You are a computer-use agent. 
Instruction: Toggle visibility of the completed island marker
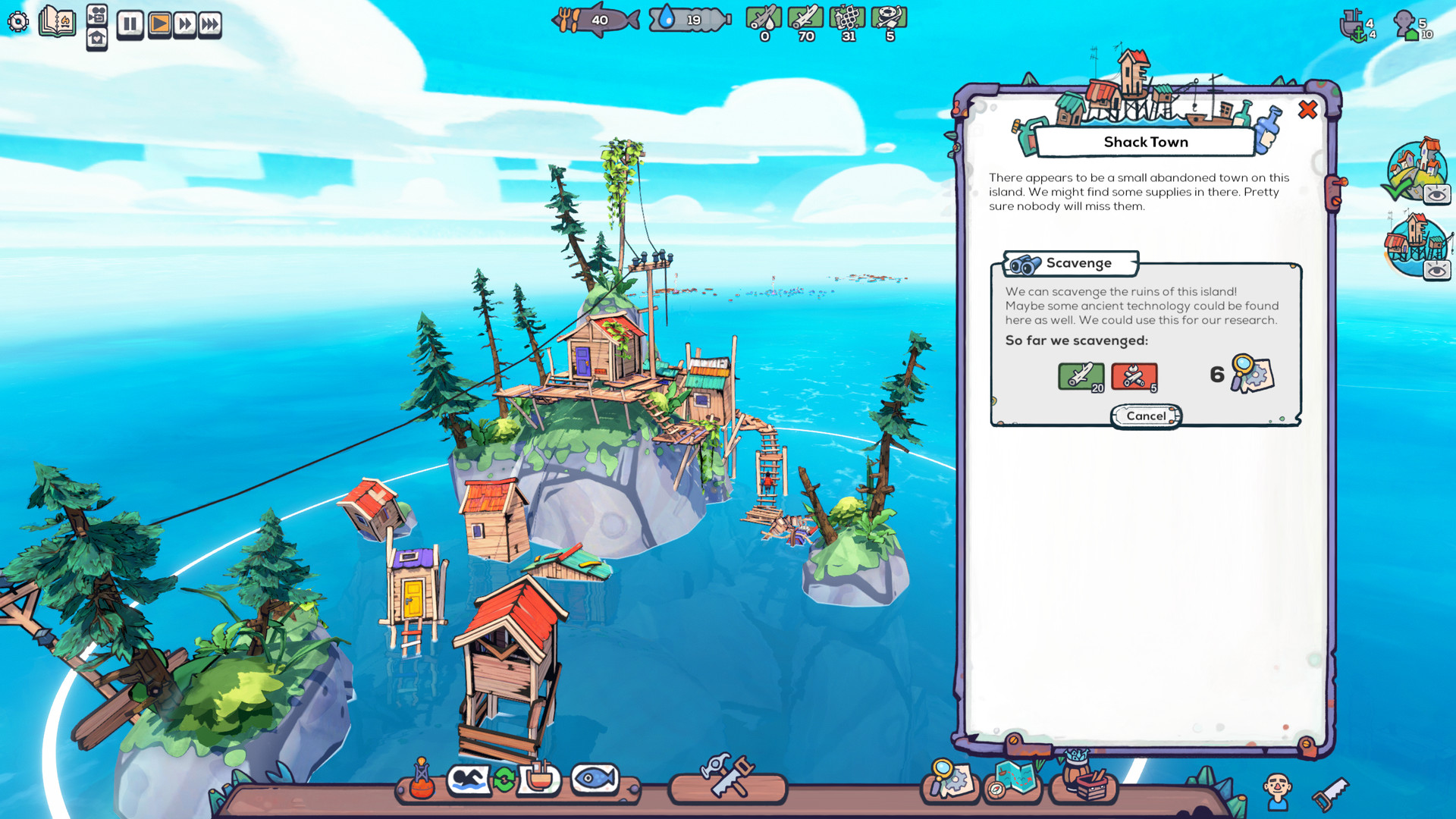[x=1436, y=193]
